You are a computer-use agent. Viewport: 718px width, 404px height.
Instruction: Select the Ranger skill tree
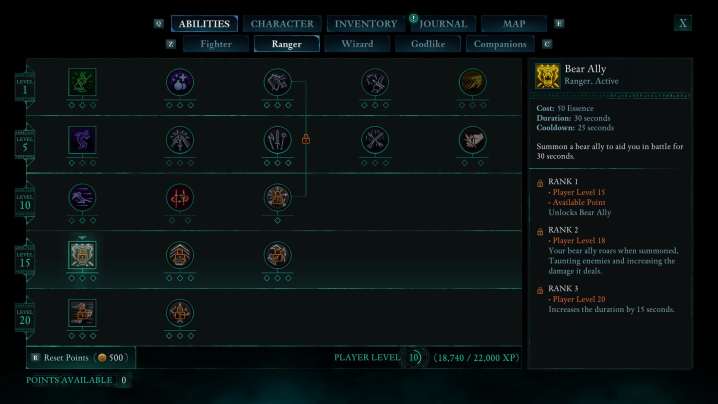[x=286, y=44]
